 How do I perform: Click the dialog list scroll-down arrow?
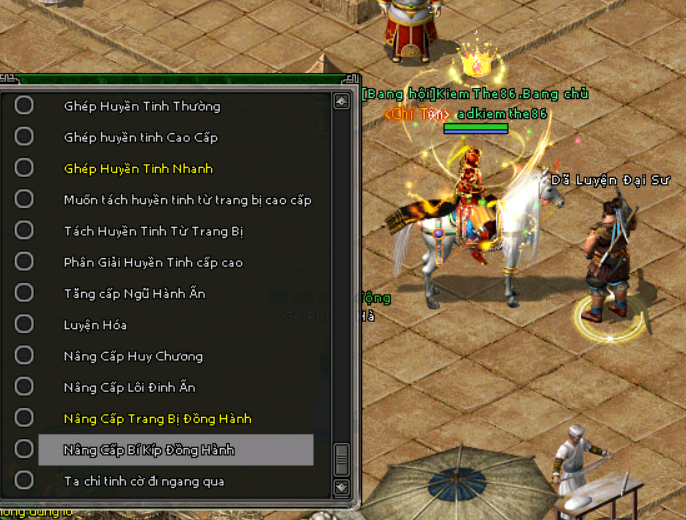342,487
